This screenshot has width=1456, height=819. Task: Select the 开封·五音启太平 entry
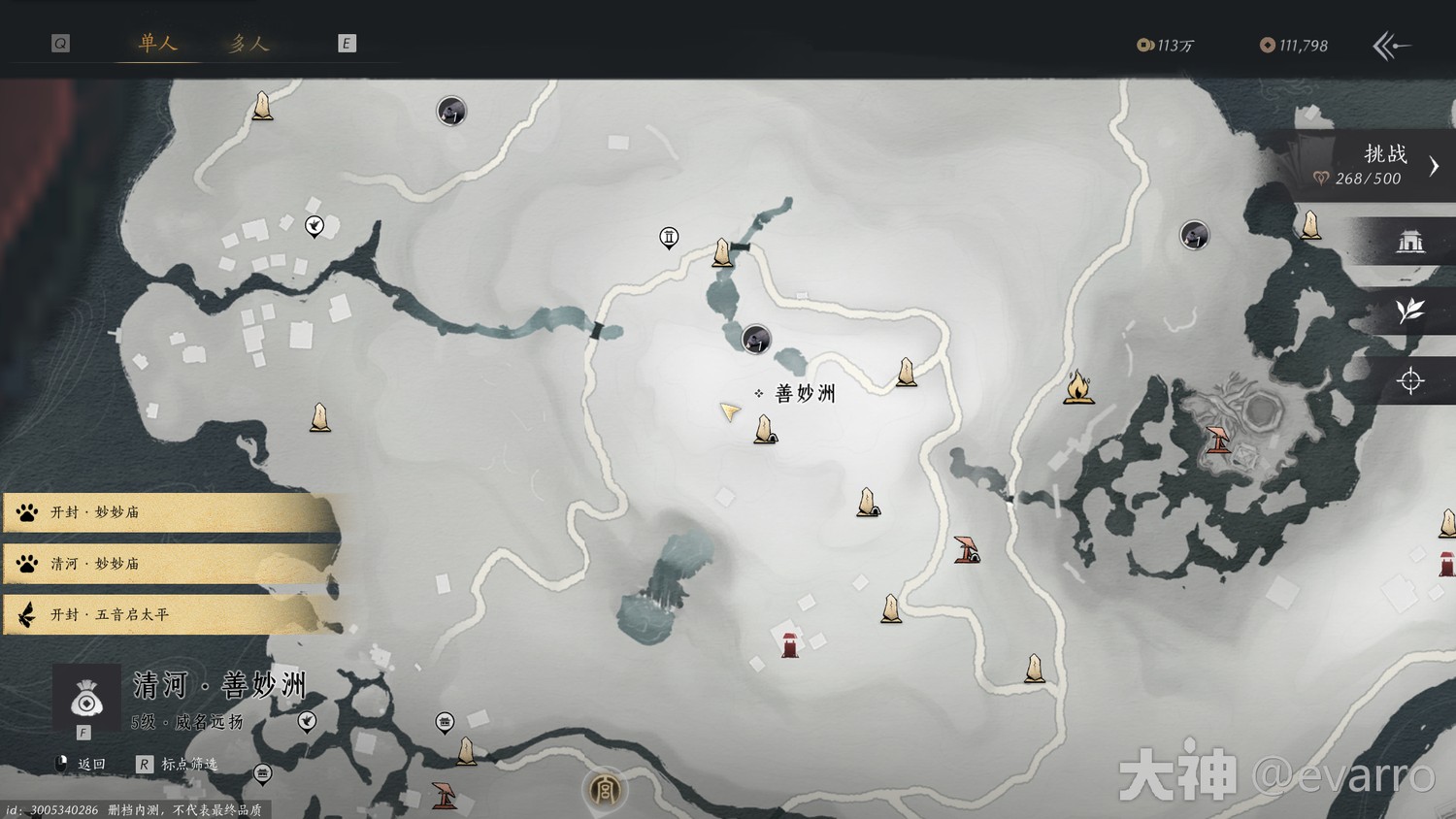pos(170,615)
